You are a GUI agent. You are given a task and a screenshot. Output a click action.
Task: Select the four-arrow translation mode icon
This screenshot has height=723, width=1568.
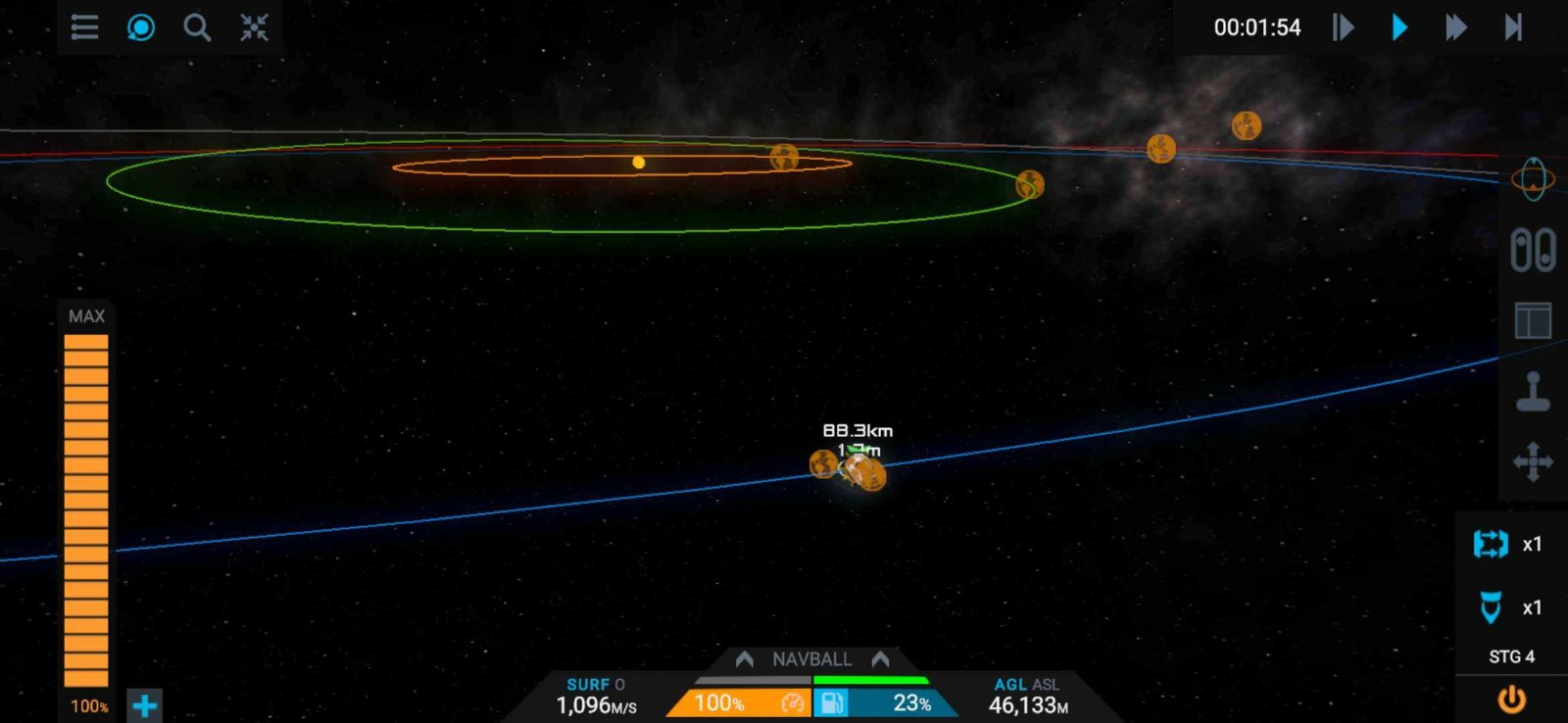coord(1533,461)
